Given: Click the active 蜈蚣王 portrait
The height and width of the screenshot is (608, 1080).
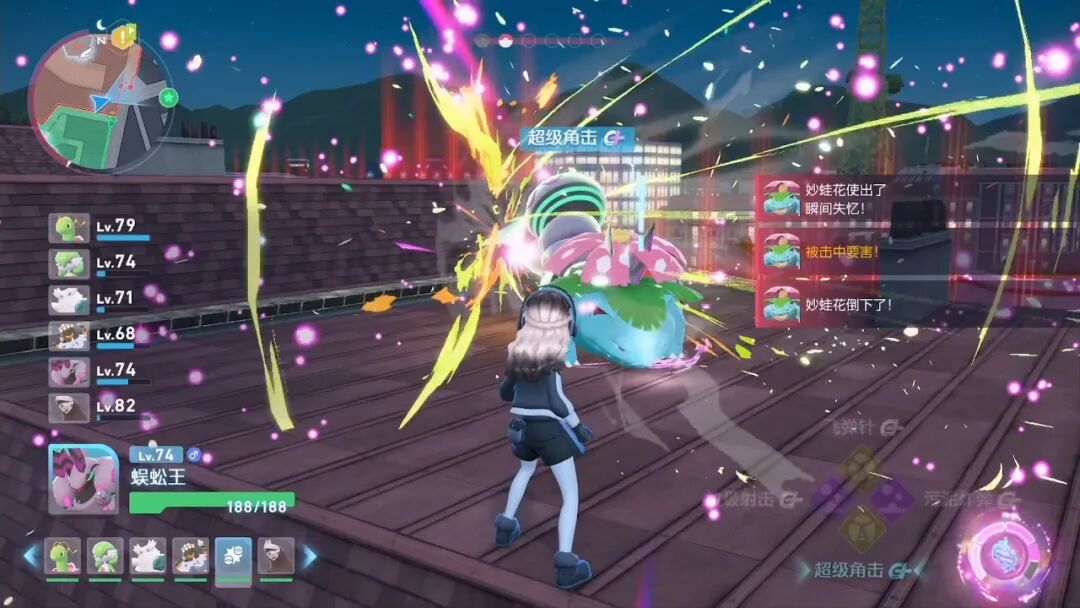Looking at the screenshot, I should (x=83, y=479).
